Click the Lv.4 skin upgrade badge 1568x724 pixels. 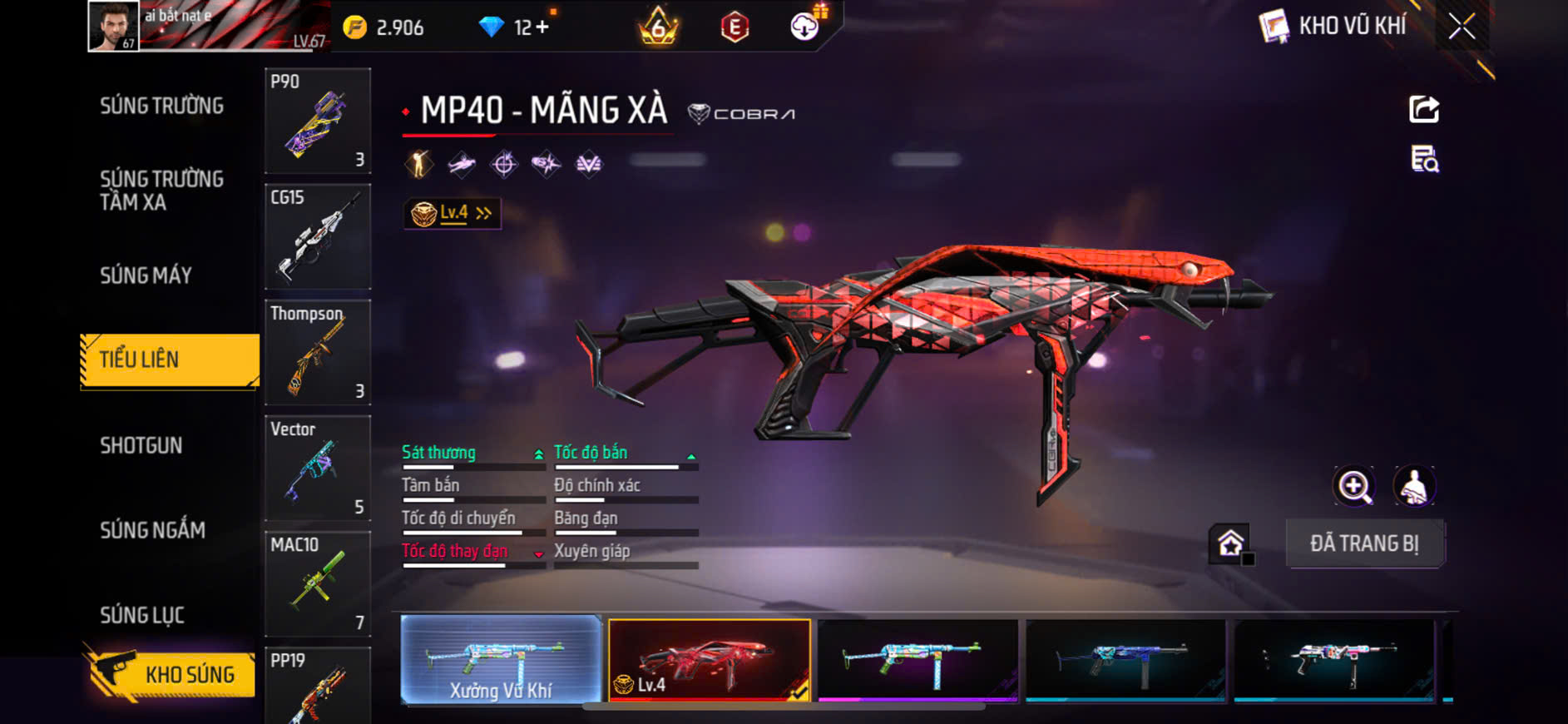pos(453,214)
